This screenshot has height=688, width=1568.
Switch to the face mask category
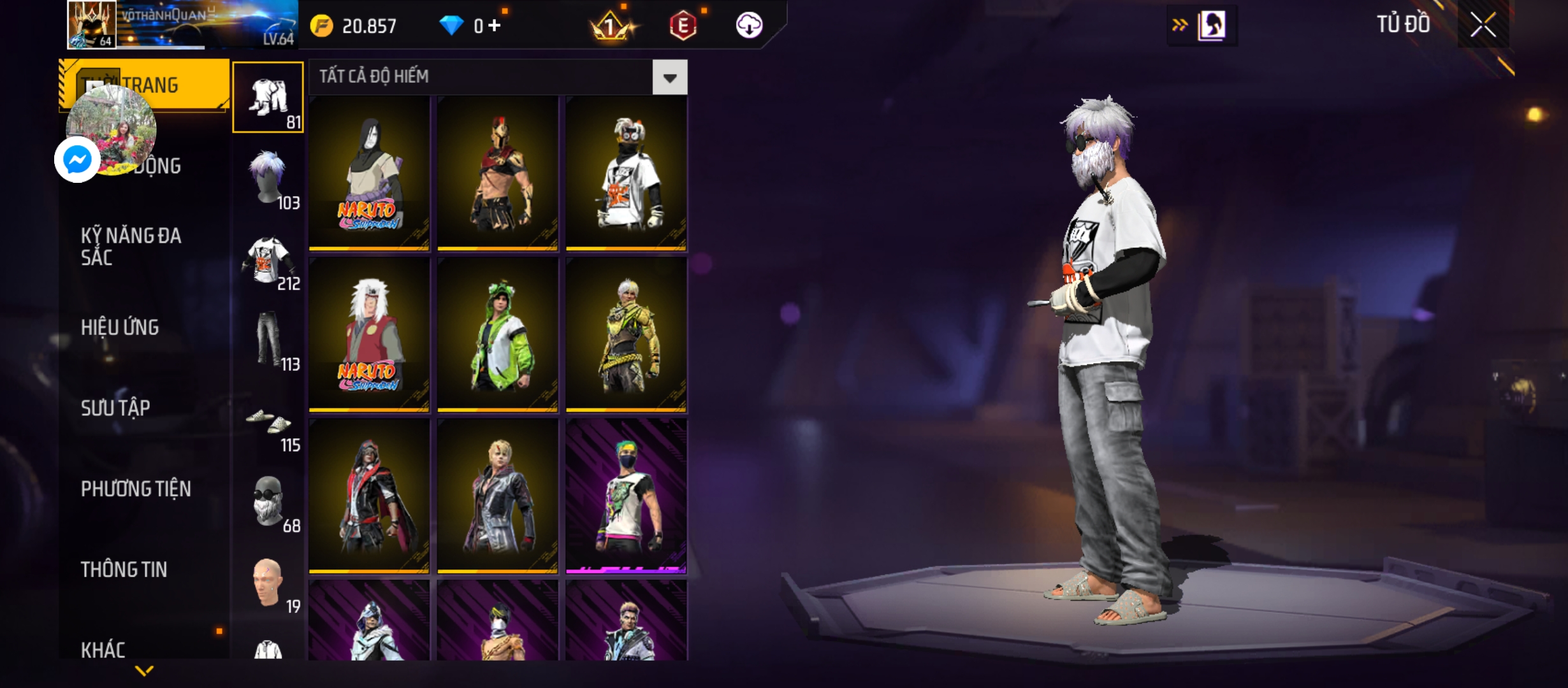(268, 502)
